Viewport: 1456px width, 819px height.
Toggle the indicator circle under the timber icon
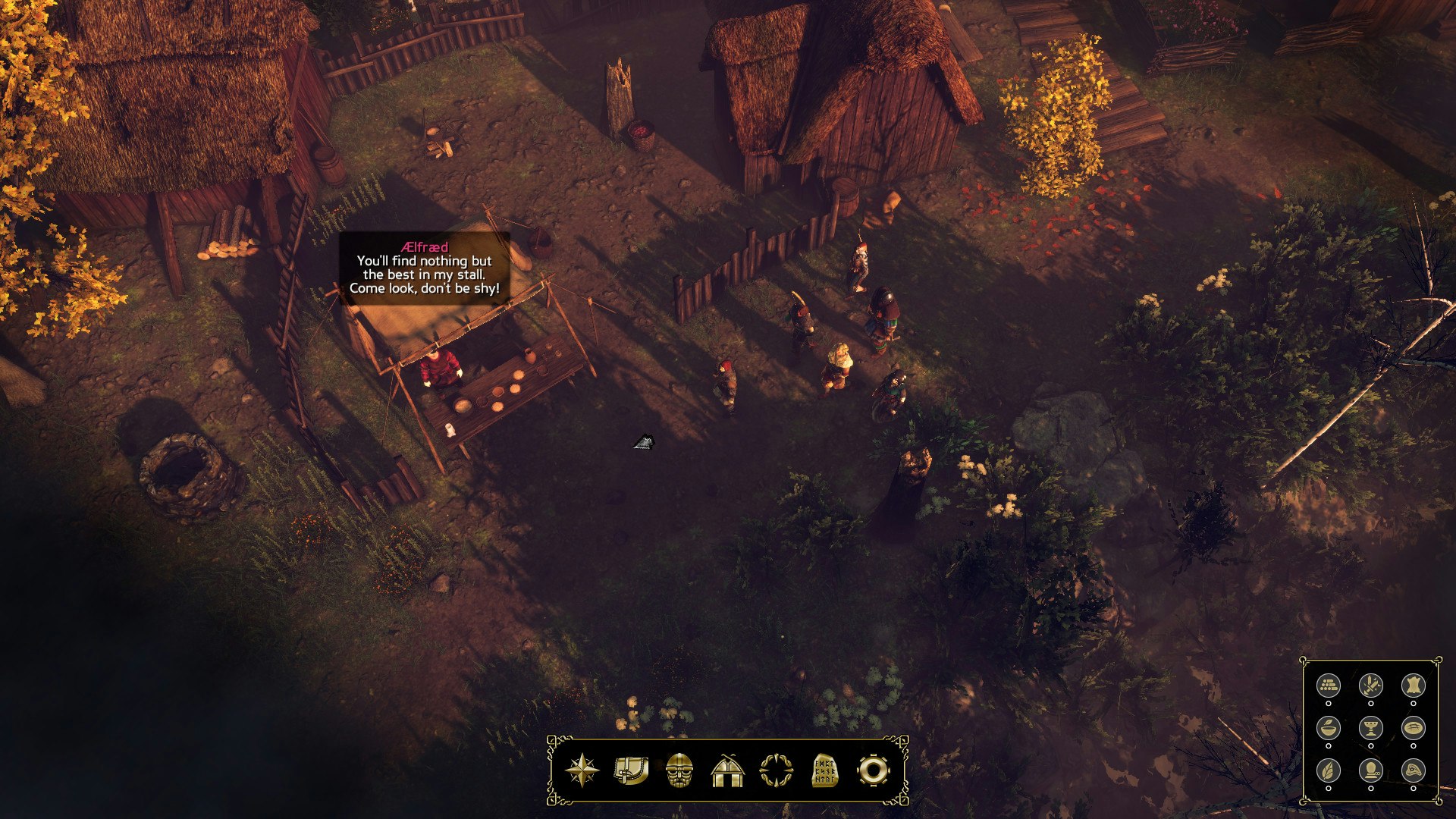1329,703
